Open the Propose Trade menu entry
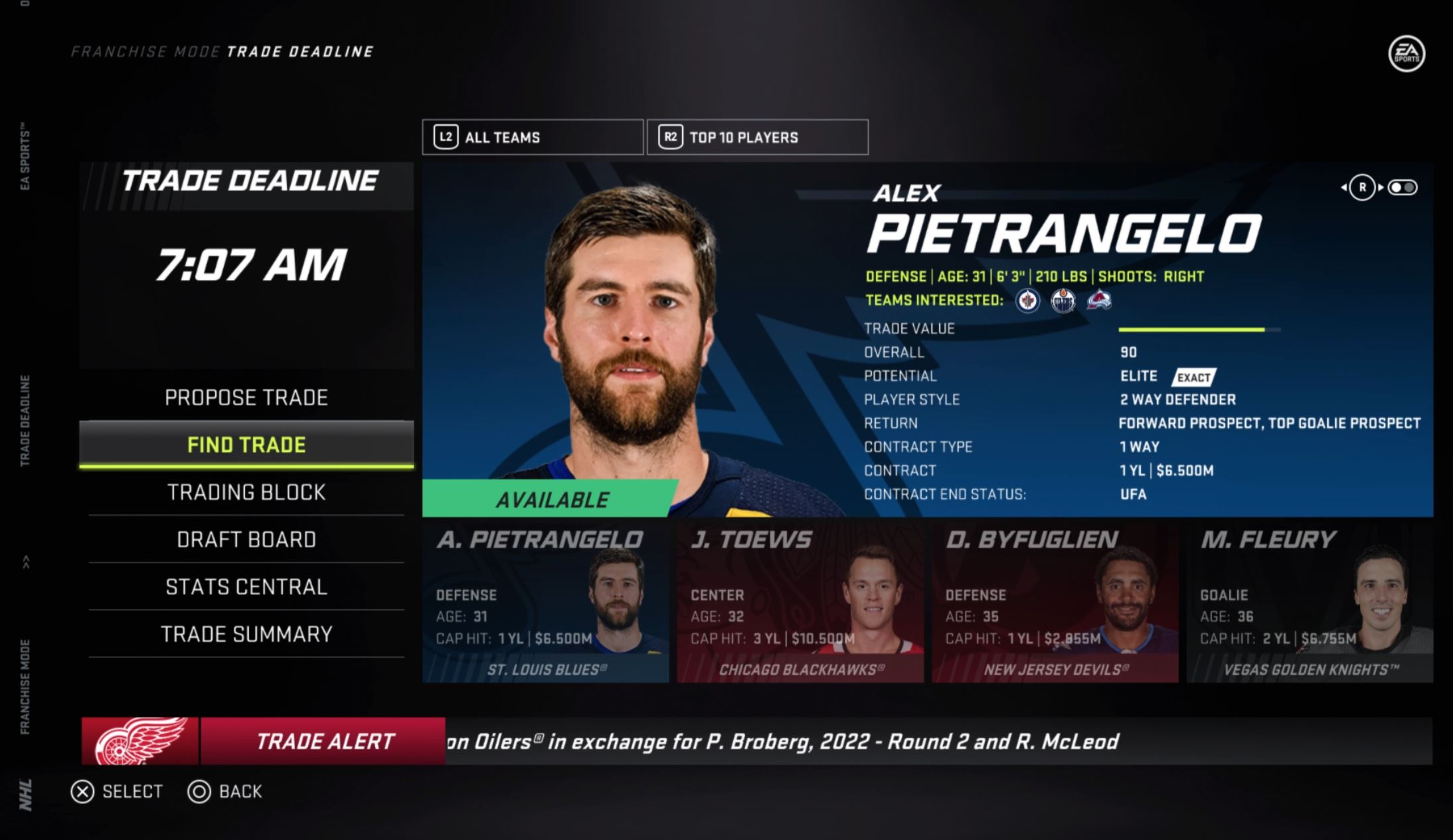This screenshot has height=840, width=1453. [x=246, y=397]
